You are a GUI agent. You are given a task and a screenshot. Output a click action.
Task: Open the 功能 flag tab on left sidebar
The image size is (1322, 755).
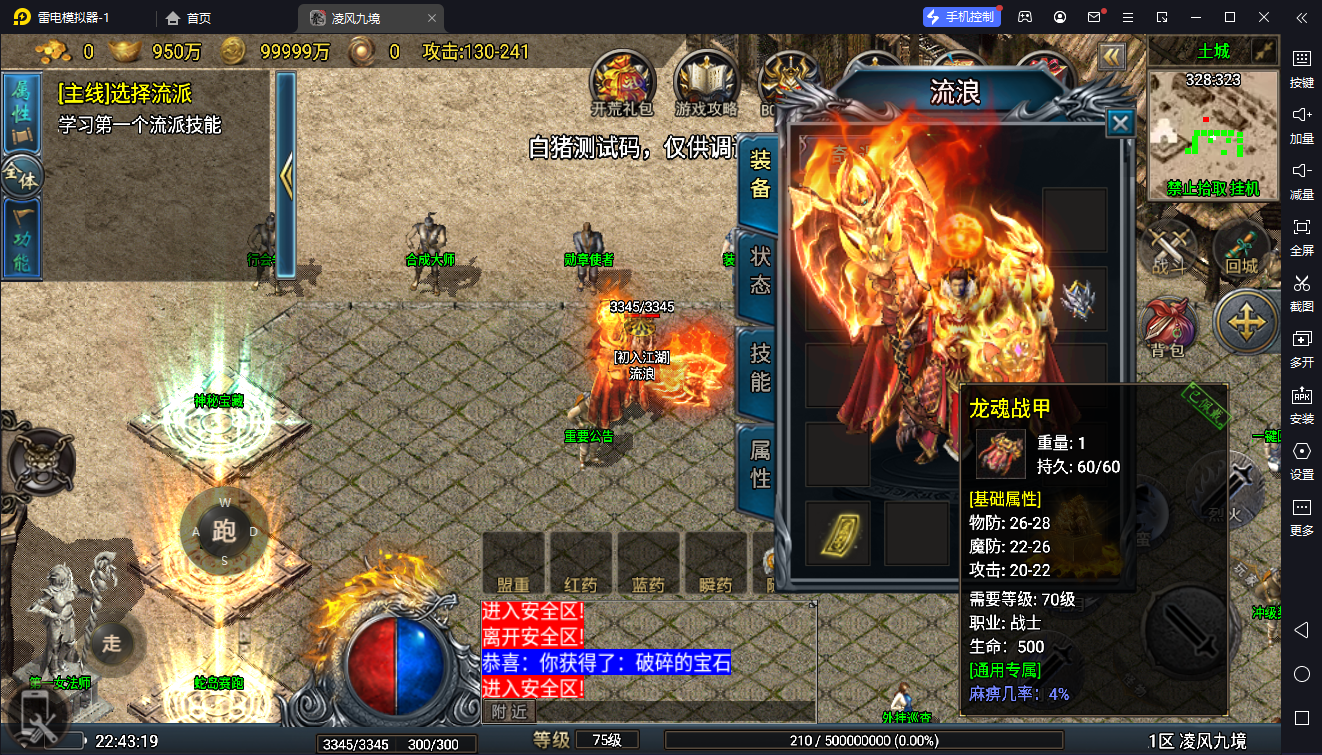pos(21,240)
